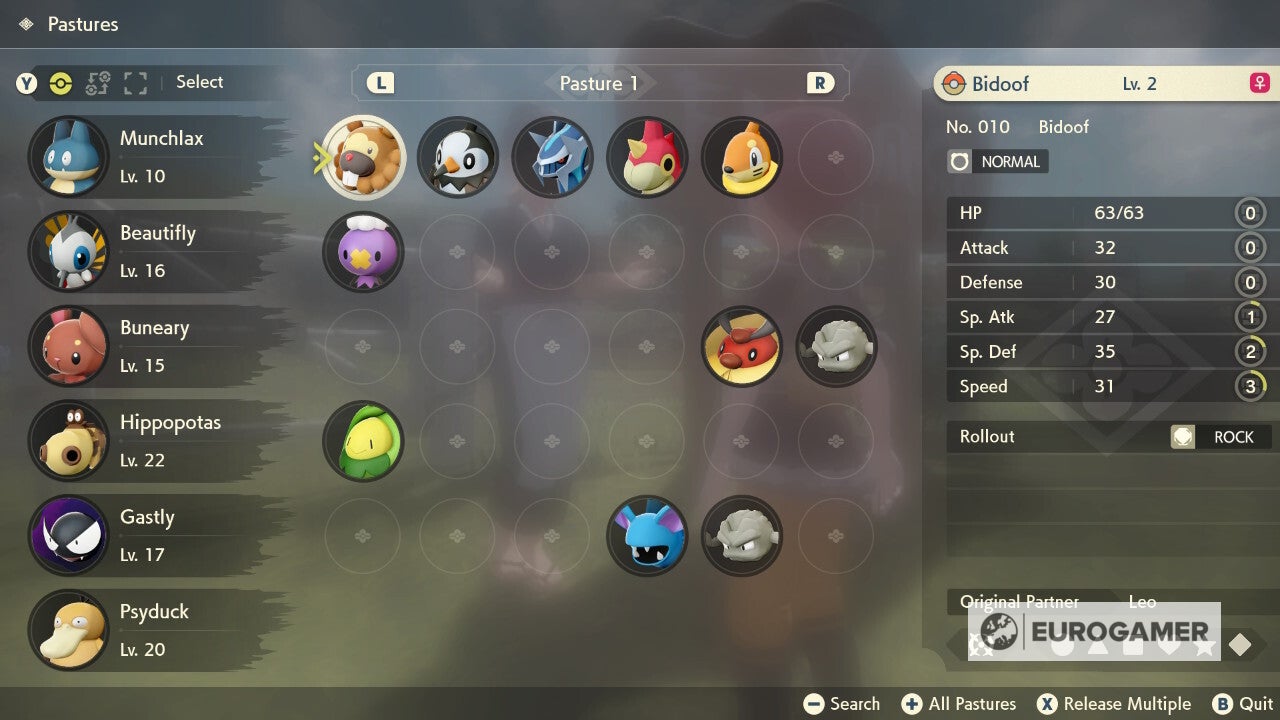The width and height of the screenshot is (1280, 720).
Task: Click the fullscreen view icon in the toolbar
Action: pos(135,83)
